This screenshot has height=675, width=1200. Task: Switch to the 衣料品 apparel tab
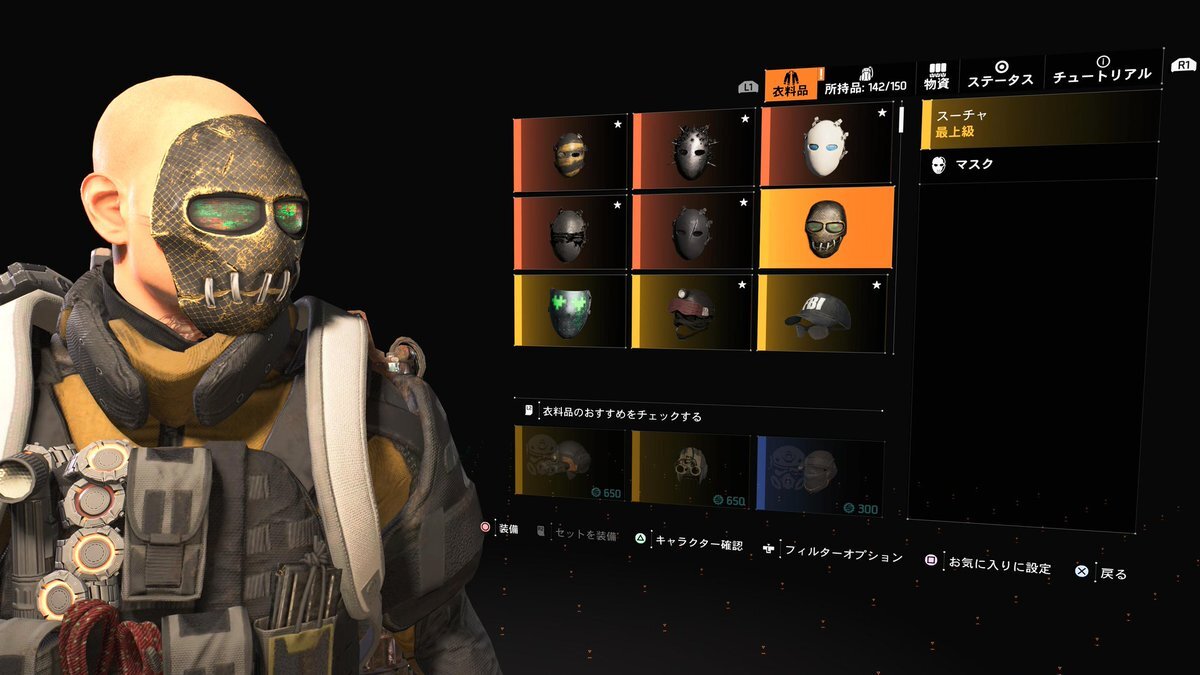tap(790, 83)
